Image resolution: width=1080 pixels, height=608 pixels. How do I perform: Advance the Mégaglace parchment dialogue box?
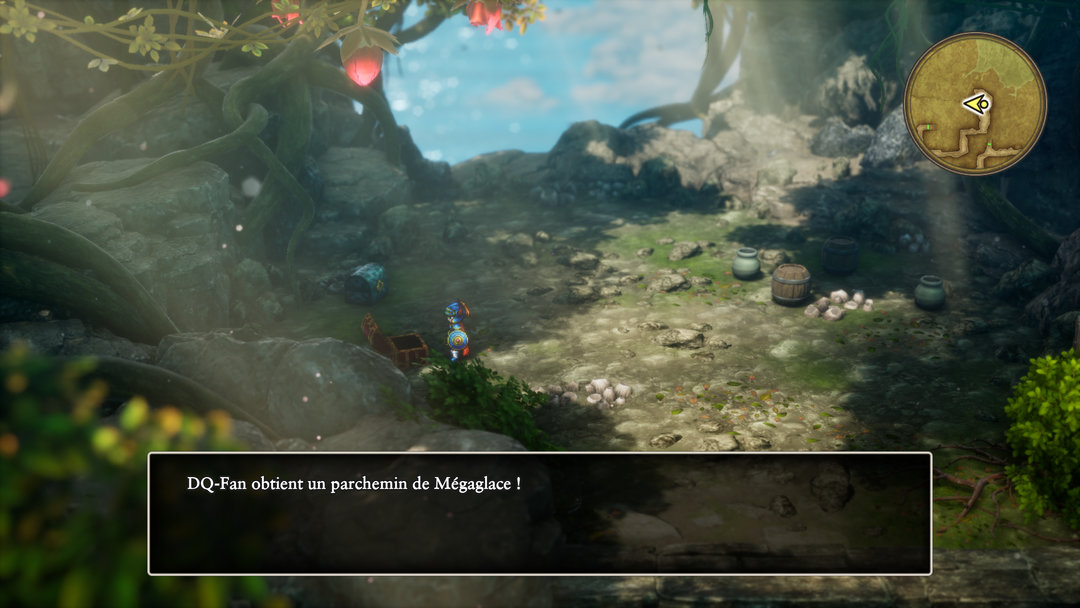click(539, 513)
